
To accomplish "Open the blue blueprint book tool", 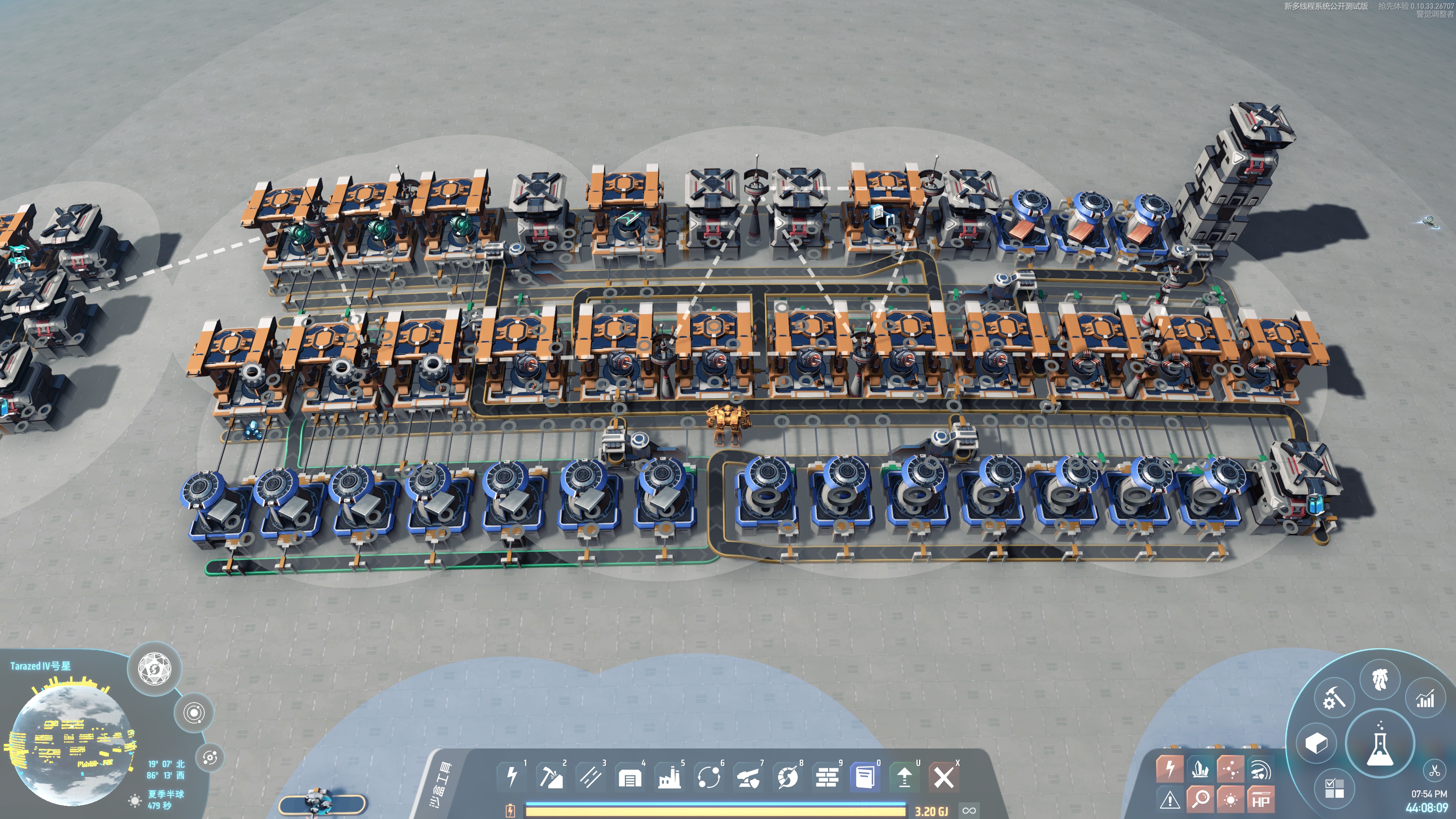I will pos(865,778).
